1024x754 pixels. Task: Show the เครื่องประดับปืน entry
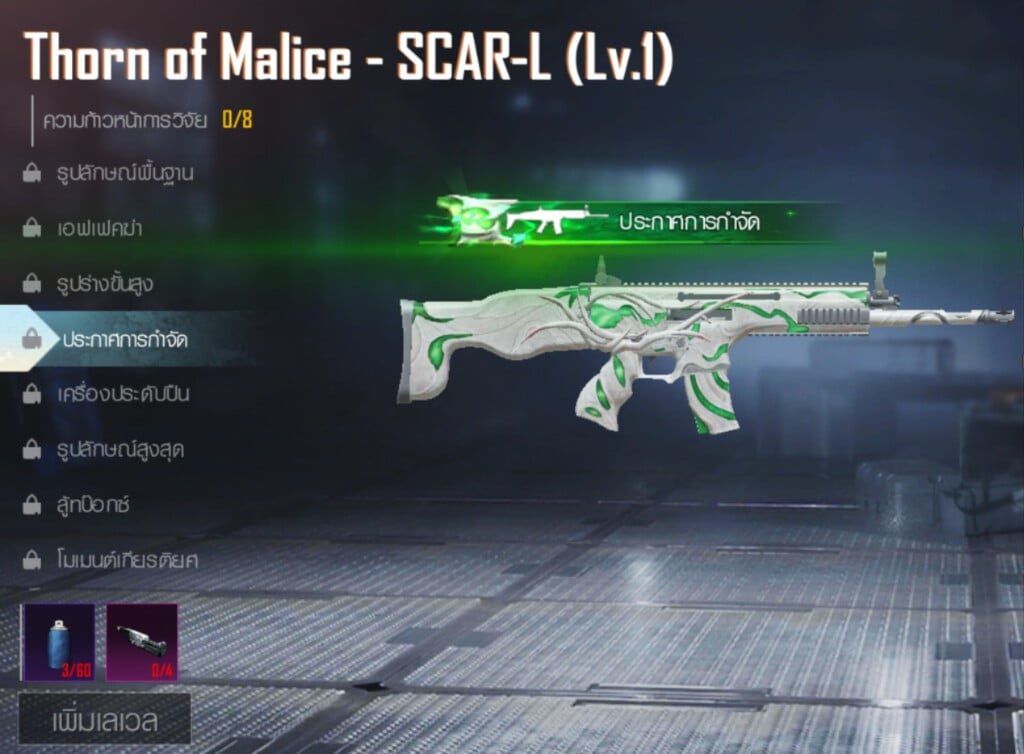pyautogui.click(x=122, y=394)
